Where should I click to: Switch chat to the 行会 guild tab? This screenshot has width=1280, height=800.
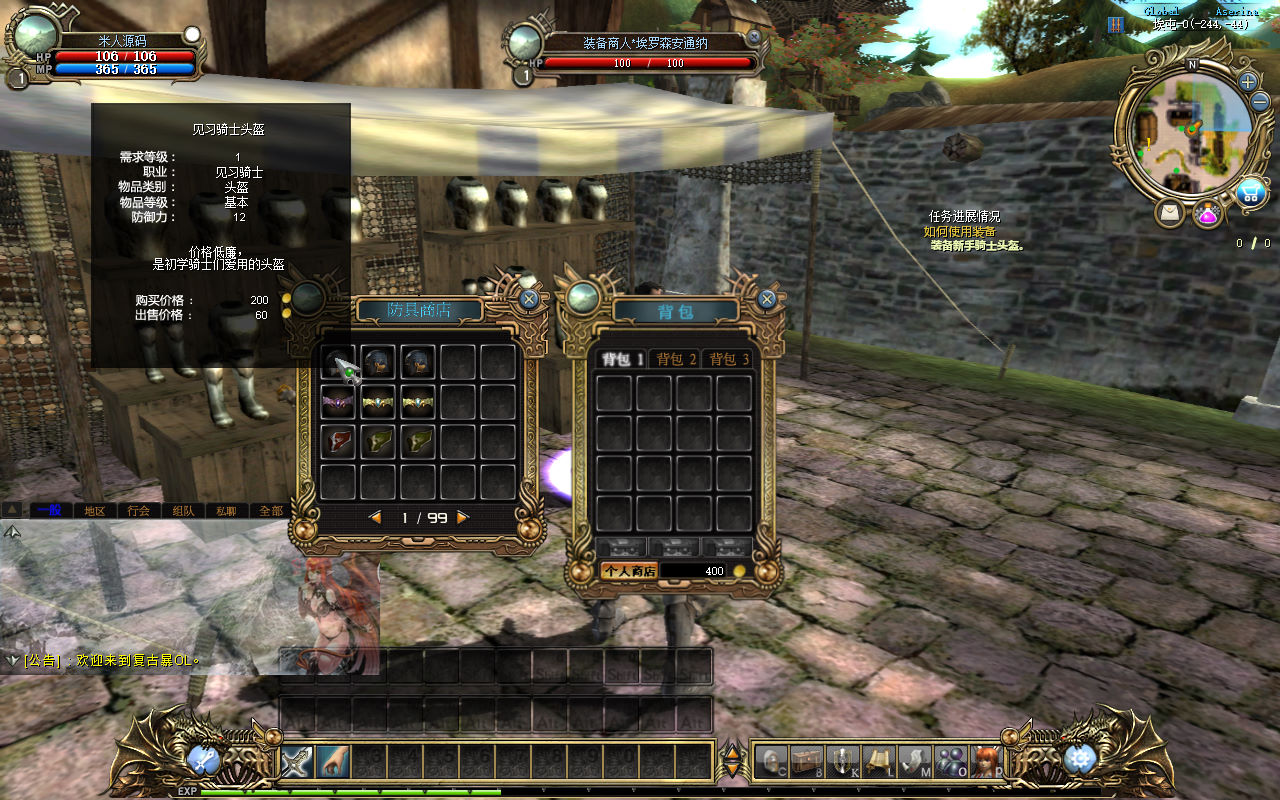(x=138, y=510)
